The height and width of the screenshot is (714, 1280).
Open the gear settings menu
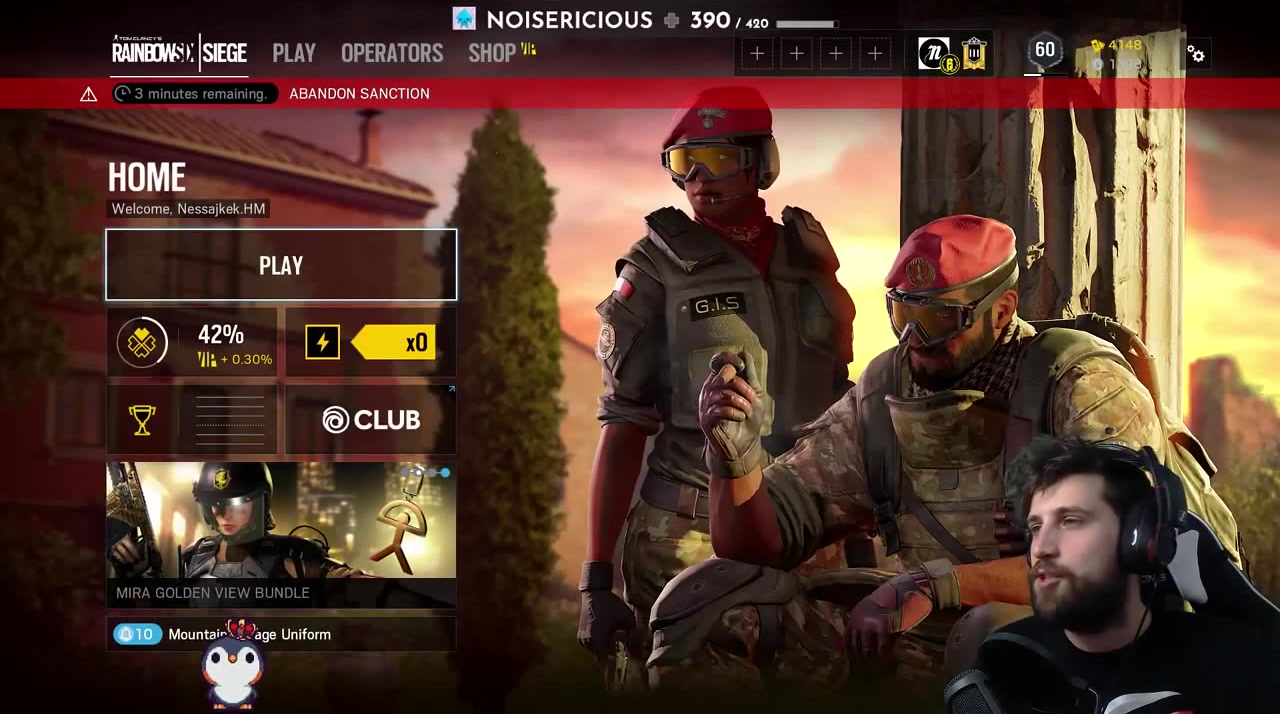click(1196, 54)
